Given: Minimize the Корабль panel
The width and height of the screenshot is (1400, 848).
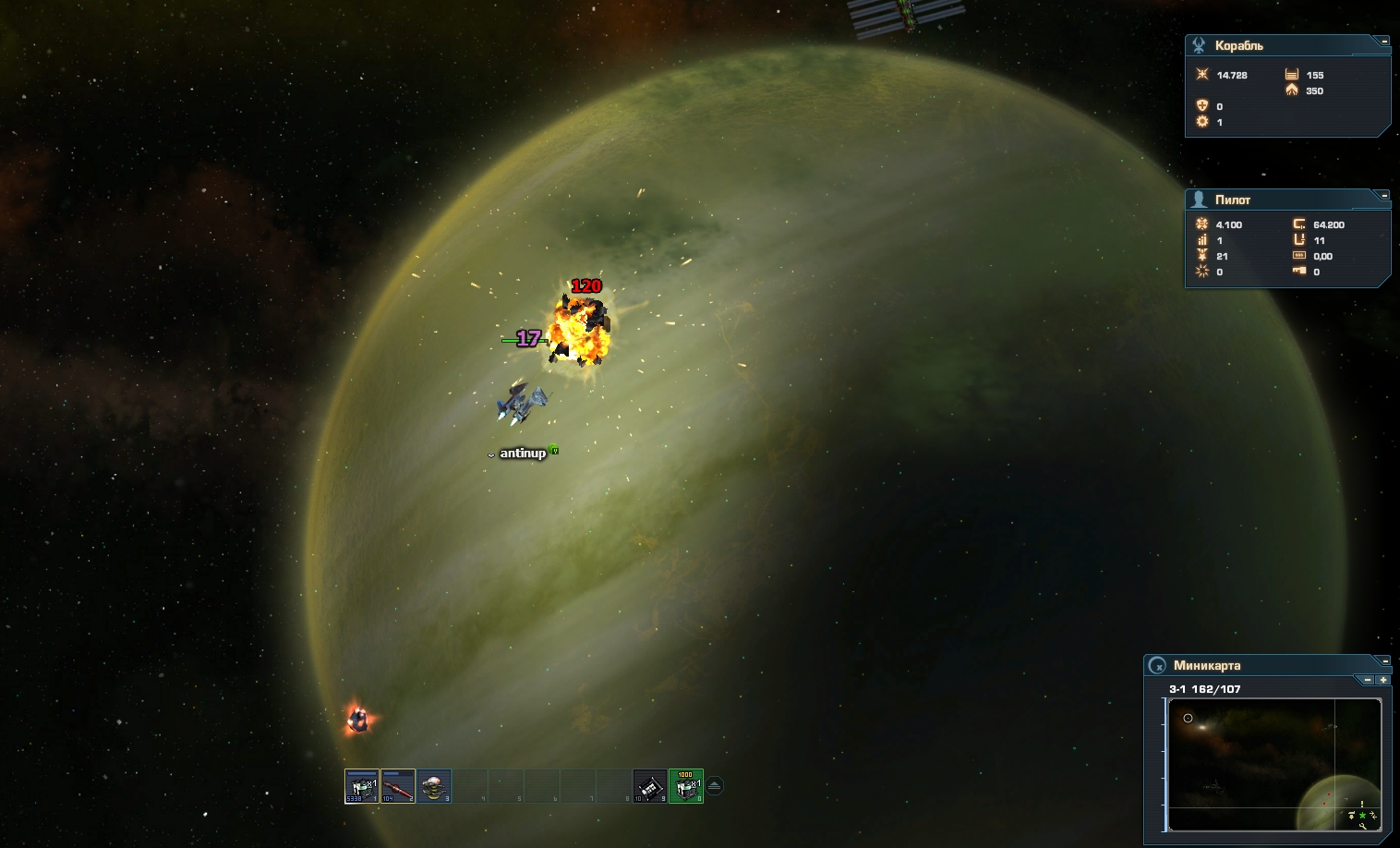Looking at the screenshot, I should tap(1383, 42).
